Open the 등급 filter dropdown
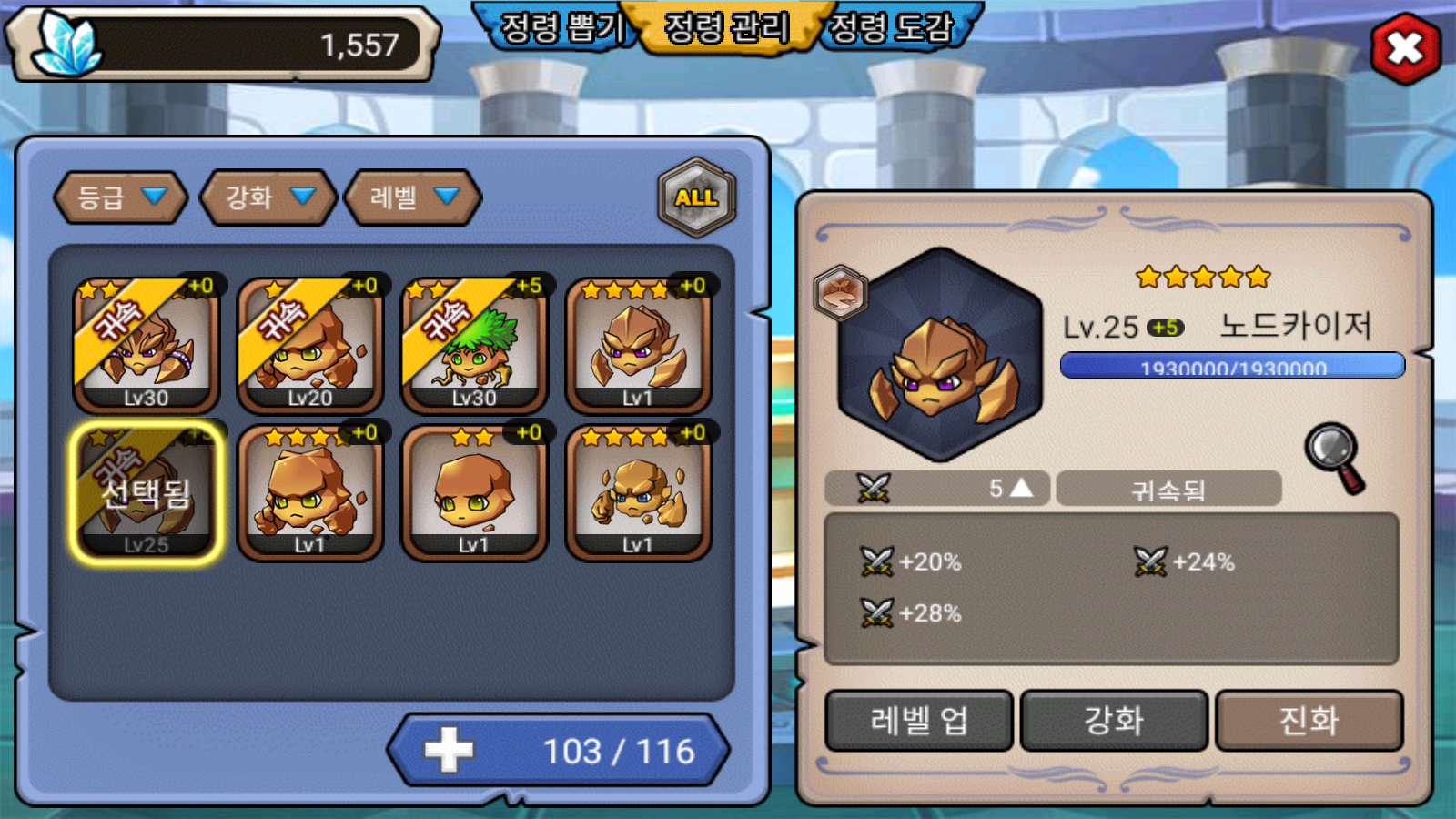The width and height of the screenshot is (1456, 819). point(121,197)
